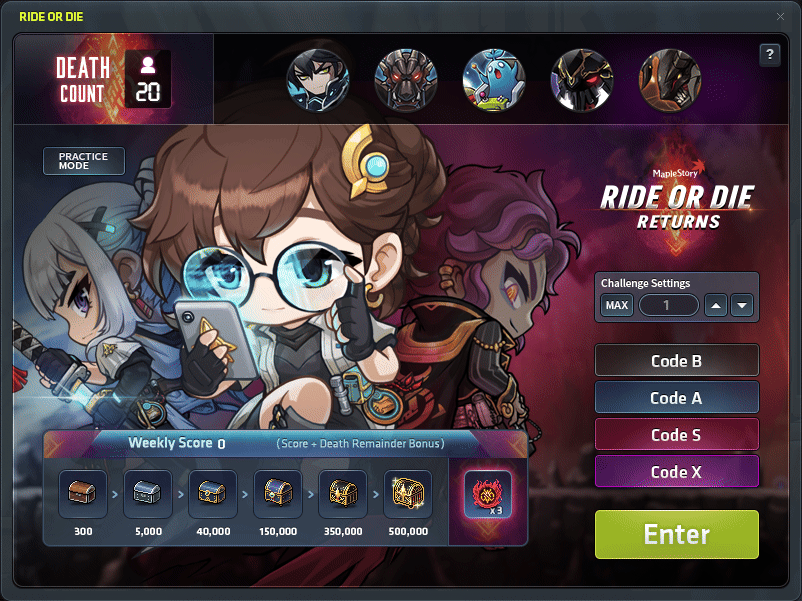Select the 300 score brown chest reward
802x601 pixels.
(82, 494)
